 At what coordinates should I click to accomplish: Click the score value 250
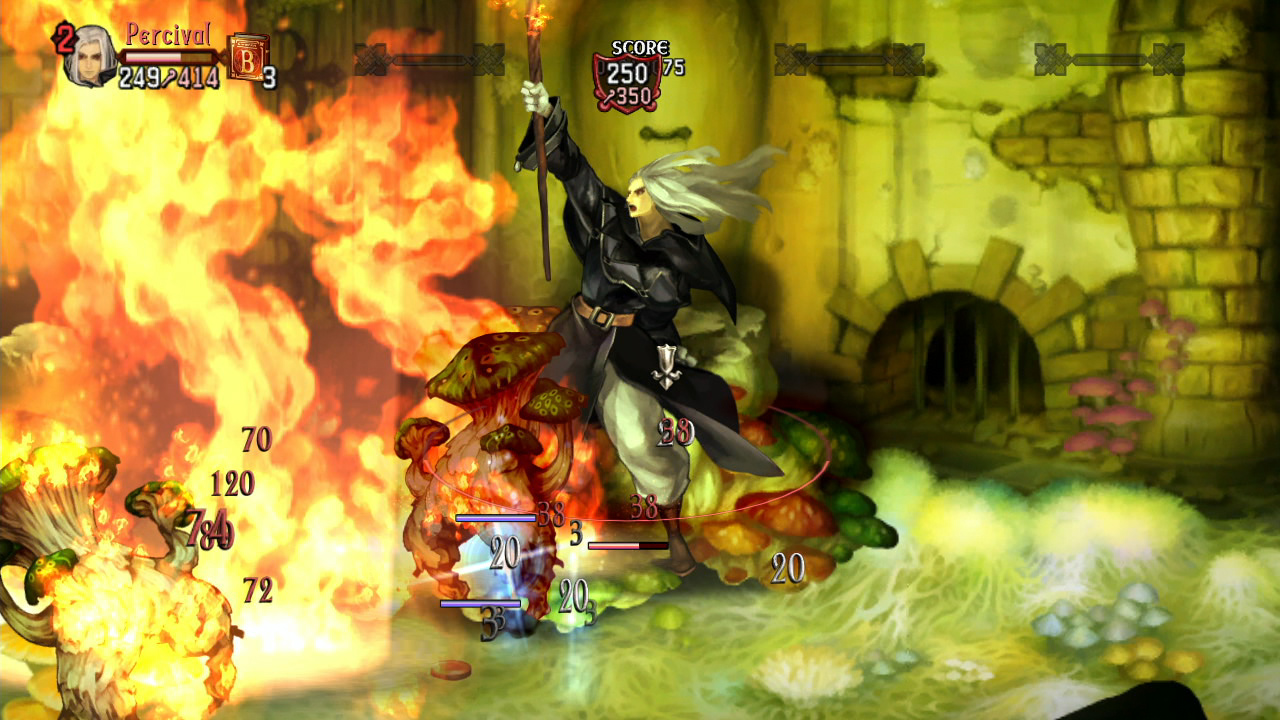(x=626, y=74)
